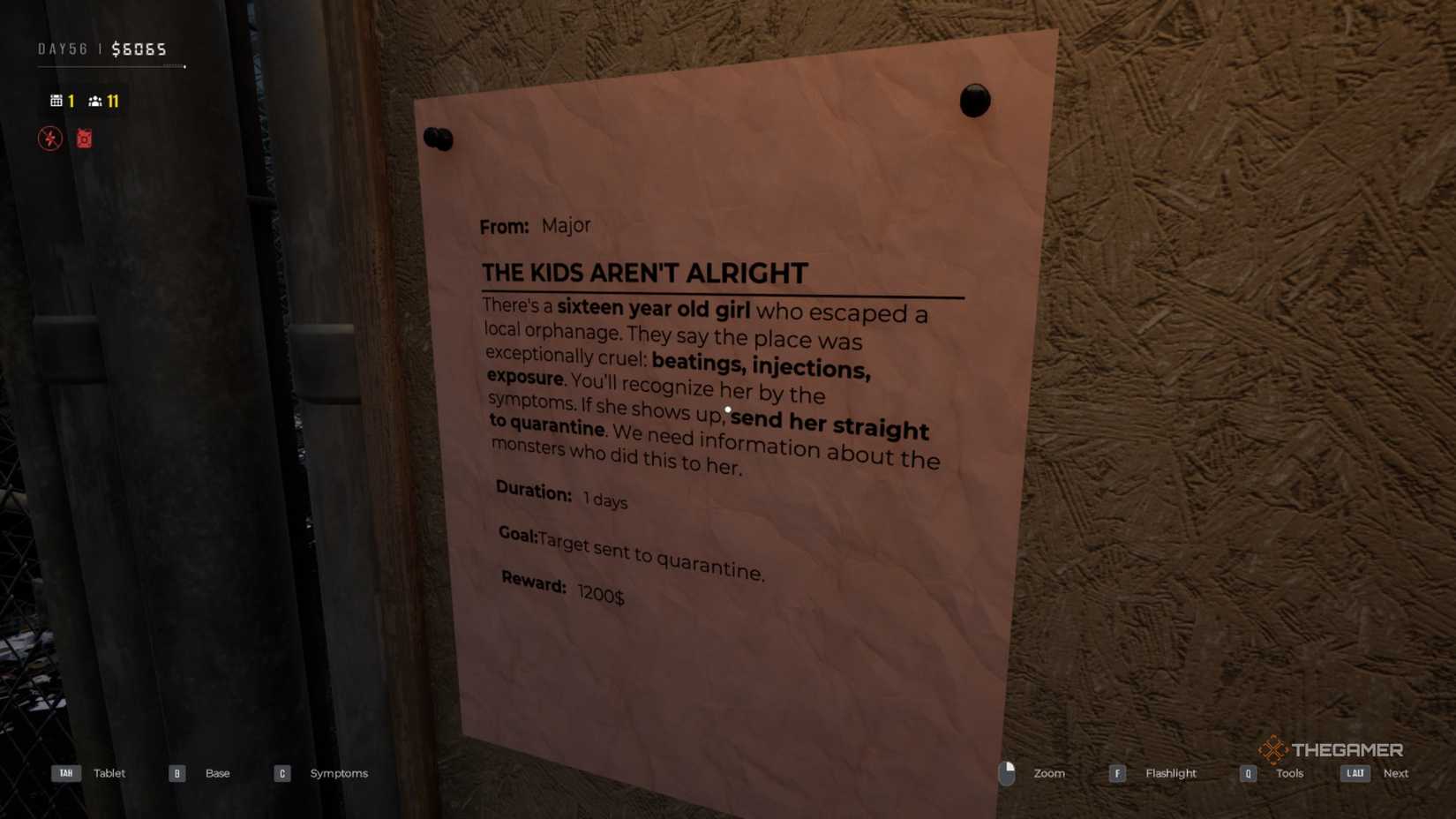Click the mouse Zoom icon near the hints

[x=1007, y=773]
